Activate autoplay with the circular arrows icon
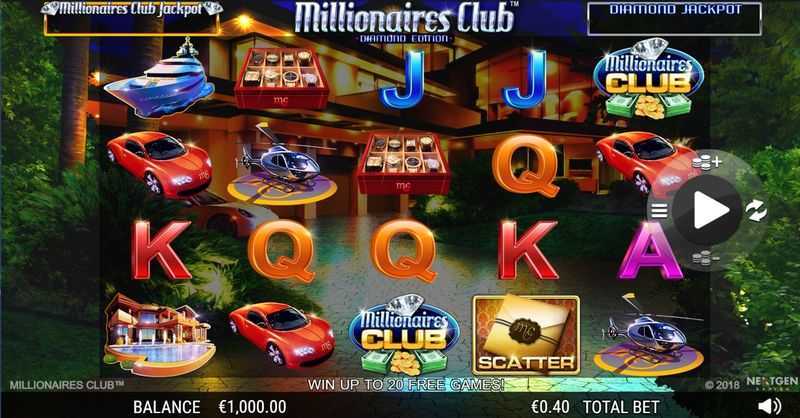Screen dimensions: 800x418 click(756, 210)
